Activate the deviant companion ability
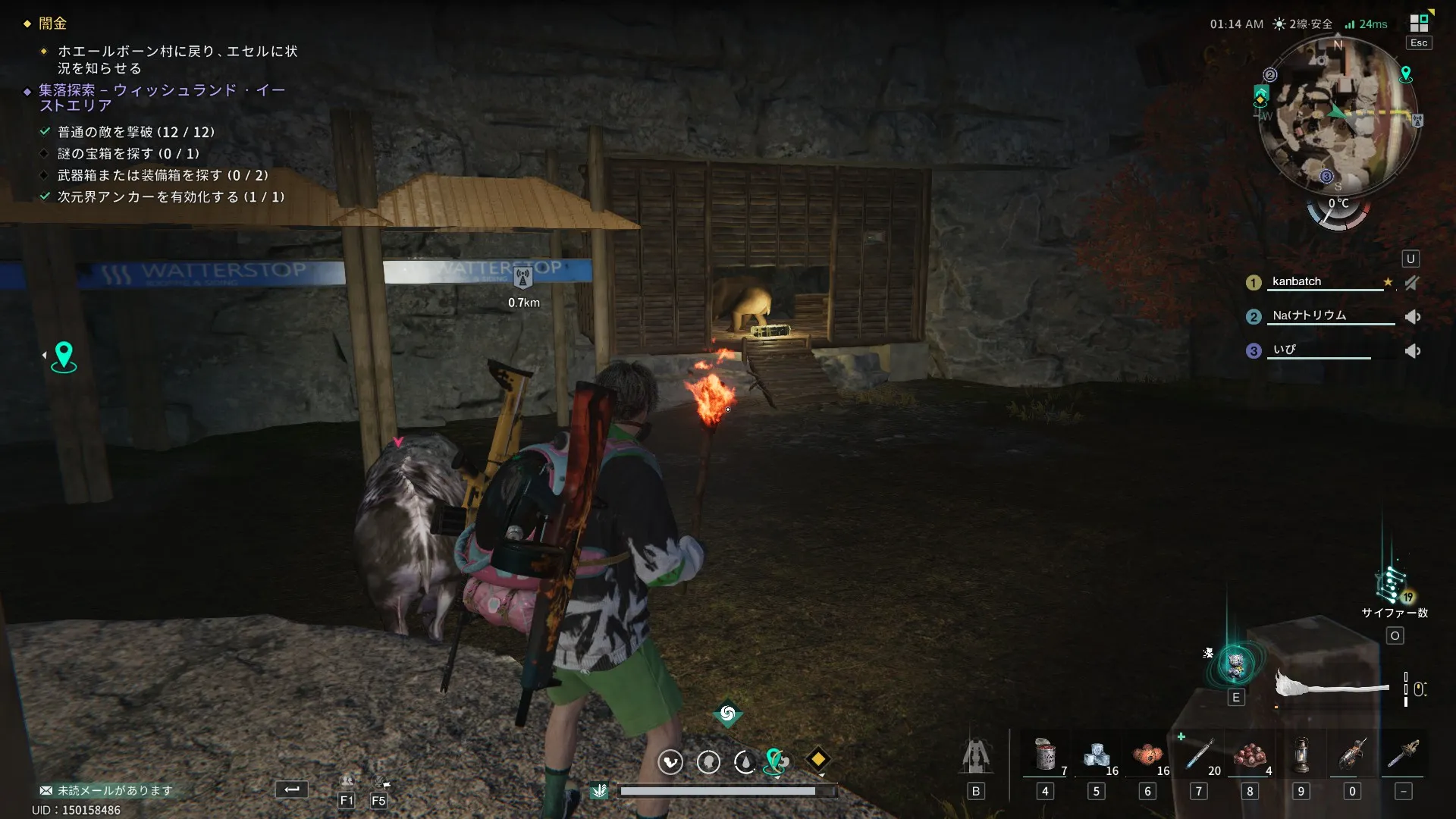The height and width of the screenshot is (819, 1456). [1235, 665]
